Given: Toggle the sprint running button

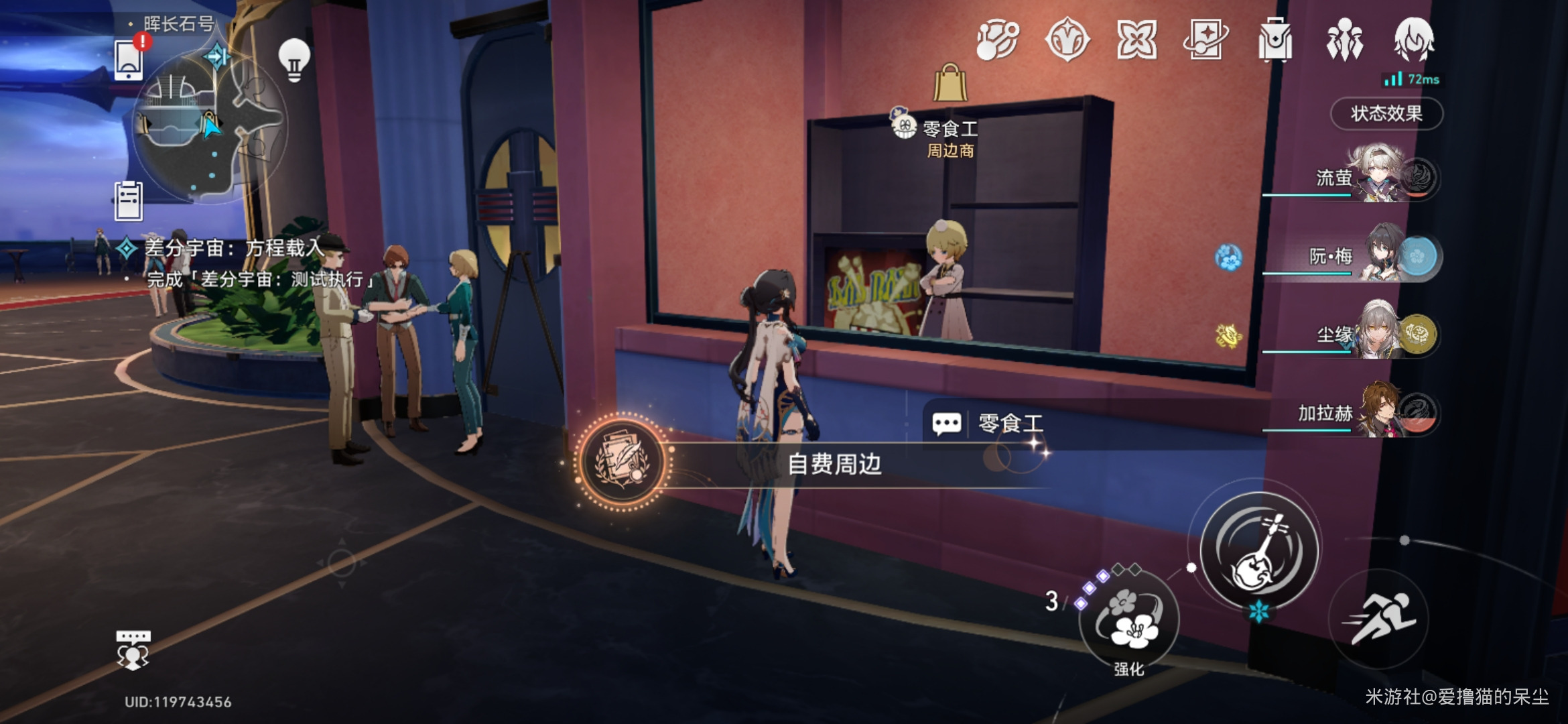Looking at the screenshot, I should click(1379, 618).
